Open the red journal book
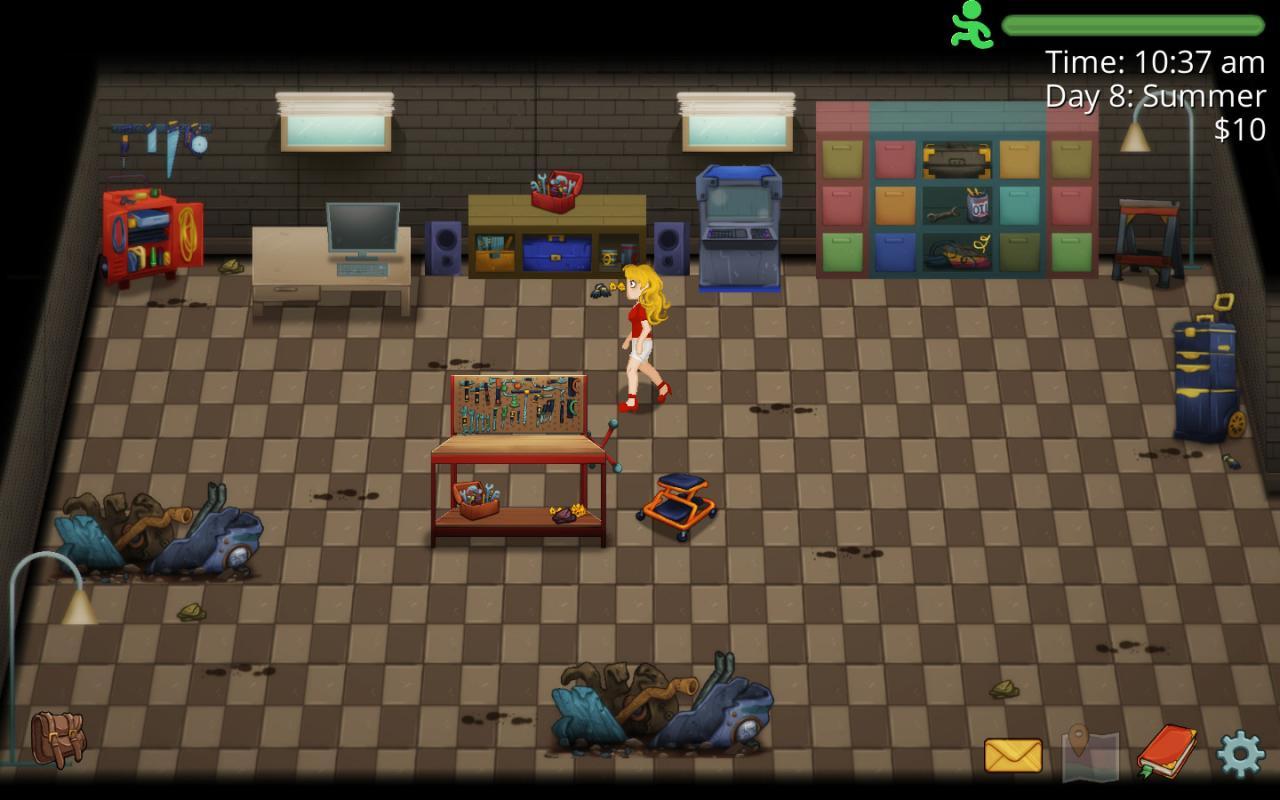Image resolution: width=1280 pixels, height=800 pixels. coord(1166,751)
